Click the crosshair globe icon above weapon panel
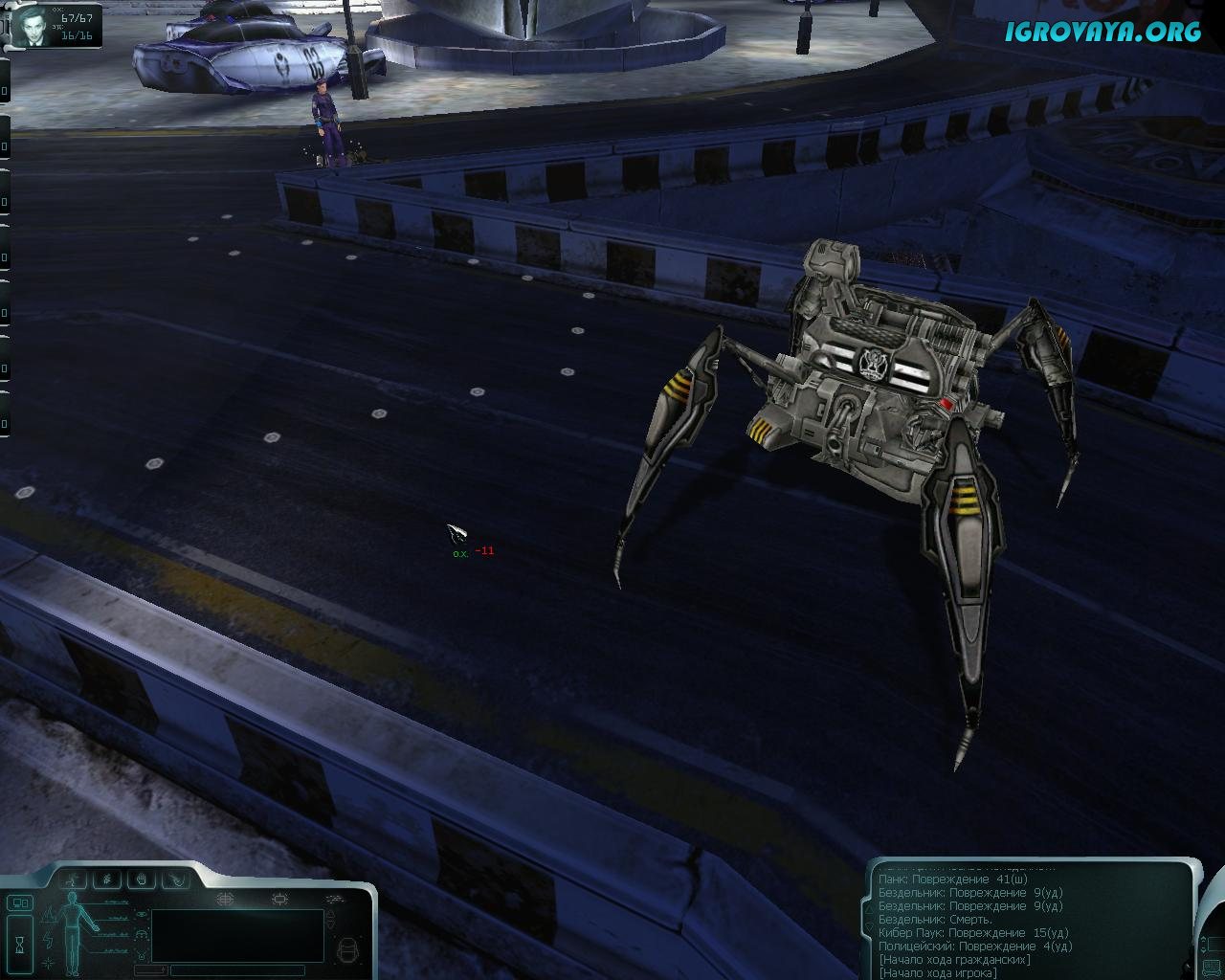The height and width of the screenshot is (980, 1225). 226,900
